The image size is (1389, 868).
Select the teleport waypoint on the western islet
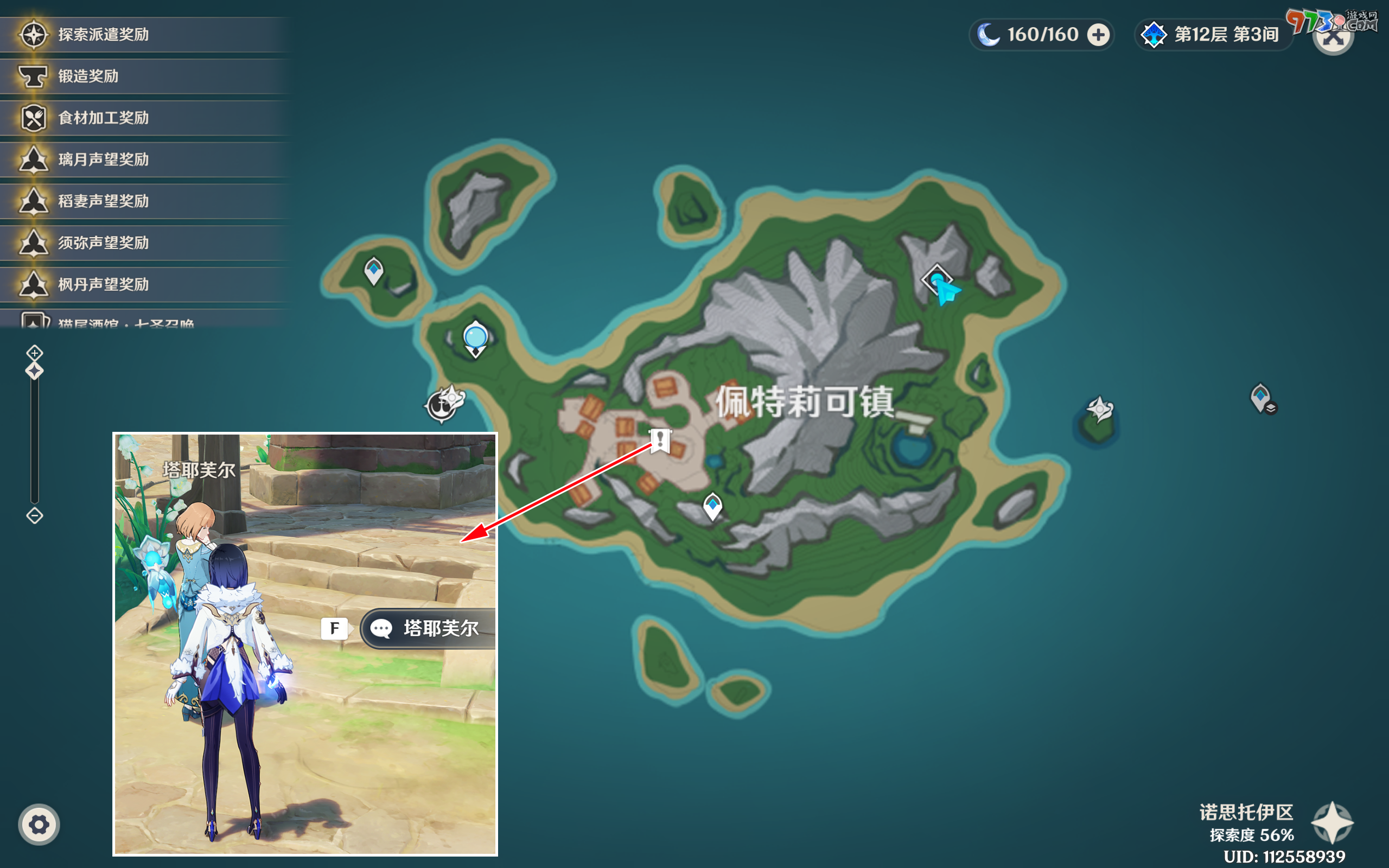(374, 269)
